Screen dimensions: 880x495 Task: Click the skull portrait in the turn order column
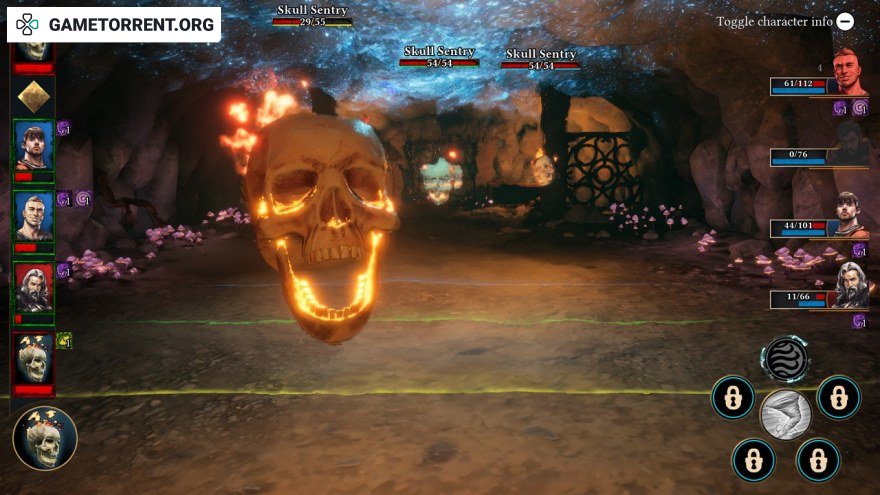click(x=33, y=357)
